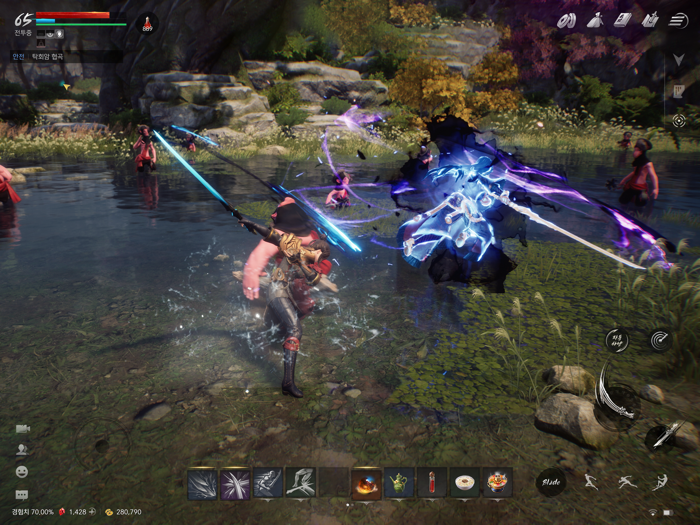
Task: Use the red health potion at top
Action: [147, 23]
